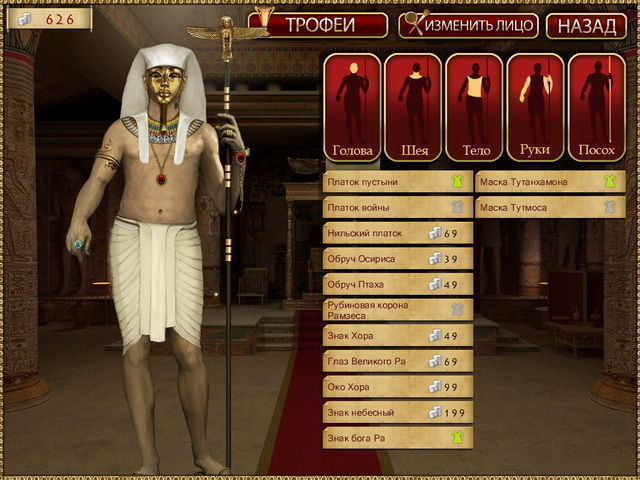Viewport: 640px width, 480px height.
Task: Select Рубиновая корона Рамзеса
Action: click(x=398, y=310)
